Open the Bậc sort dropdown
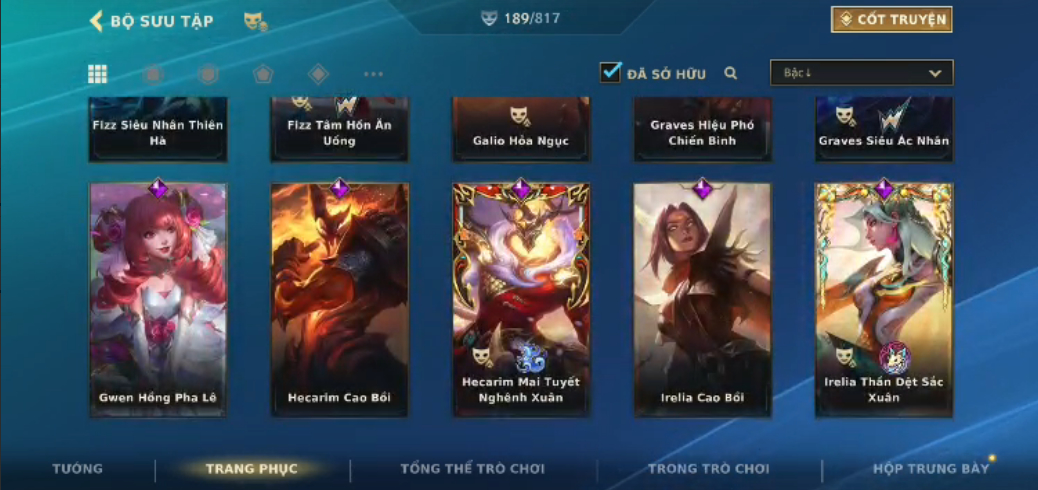The height and width of the screenshot is (490, 1038). click(861, 73)
